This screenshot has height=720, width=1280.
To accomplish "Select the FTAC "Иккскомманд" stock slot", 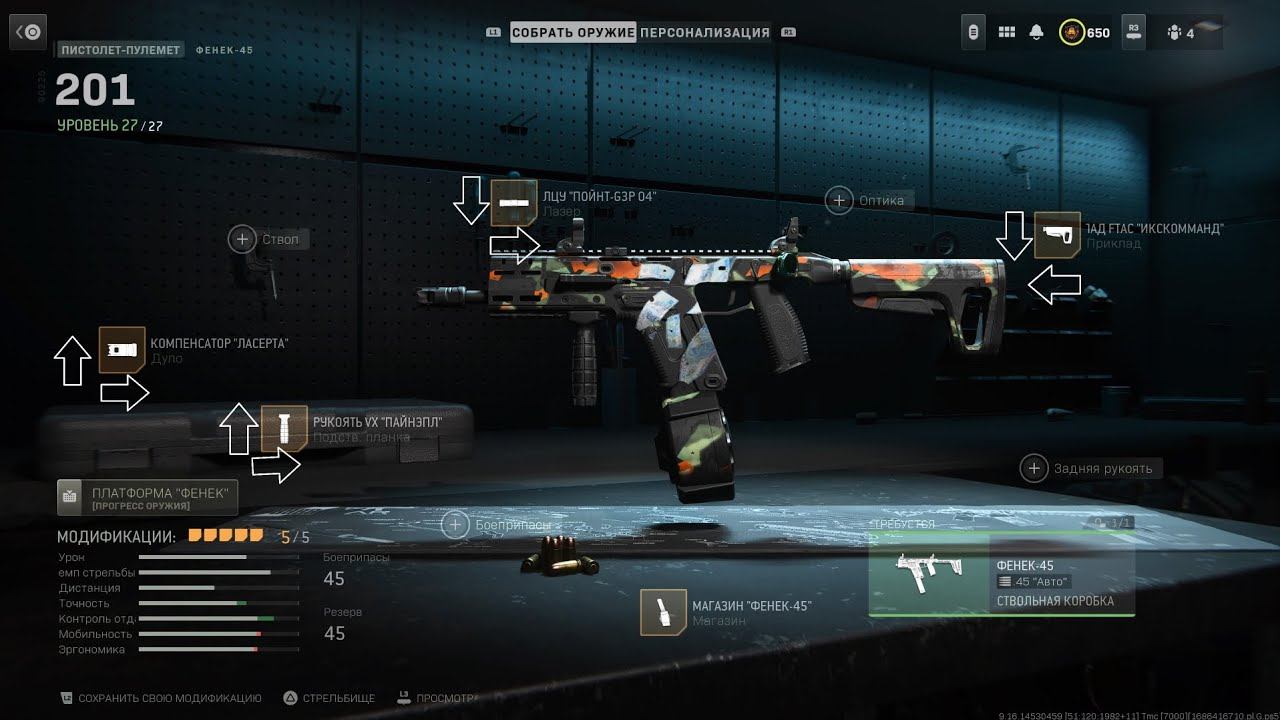I will [1057, 235].
